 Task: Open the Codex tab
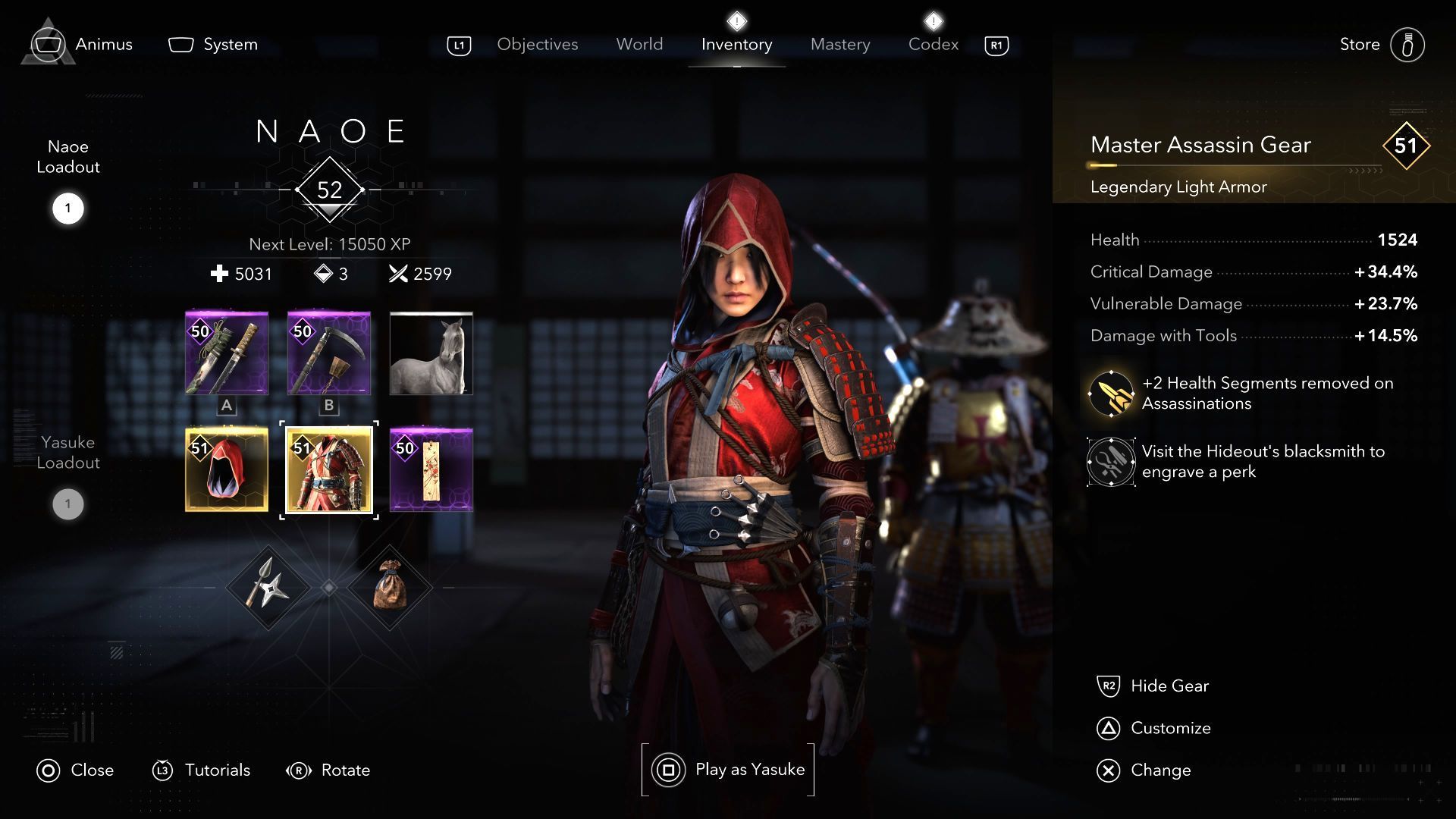933,45
